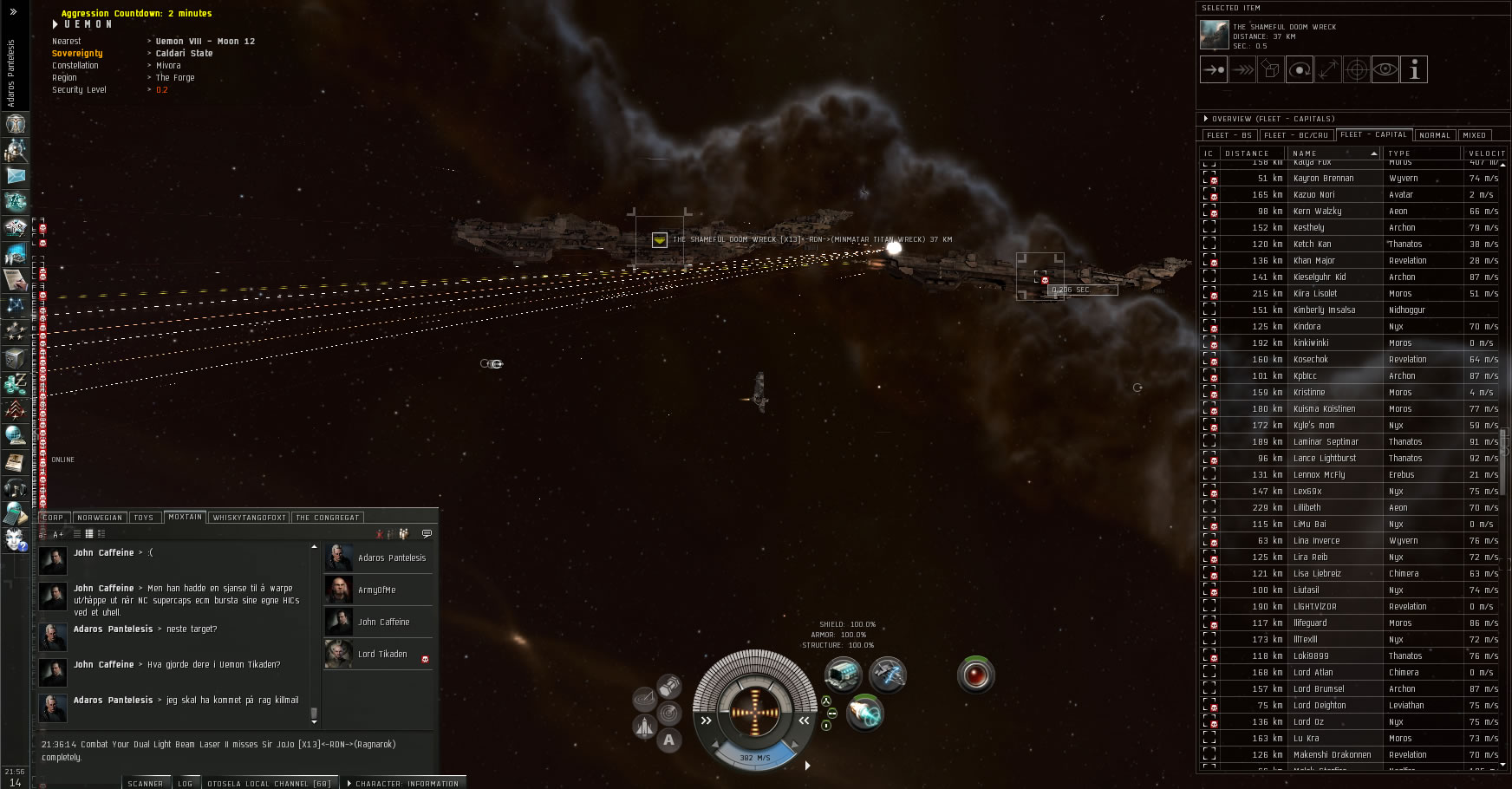Orbit the selected Shameful Doom wreck

[1299, 69]
